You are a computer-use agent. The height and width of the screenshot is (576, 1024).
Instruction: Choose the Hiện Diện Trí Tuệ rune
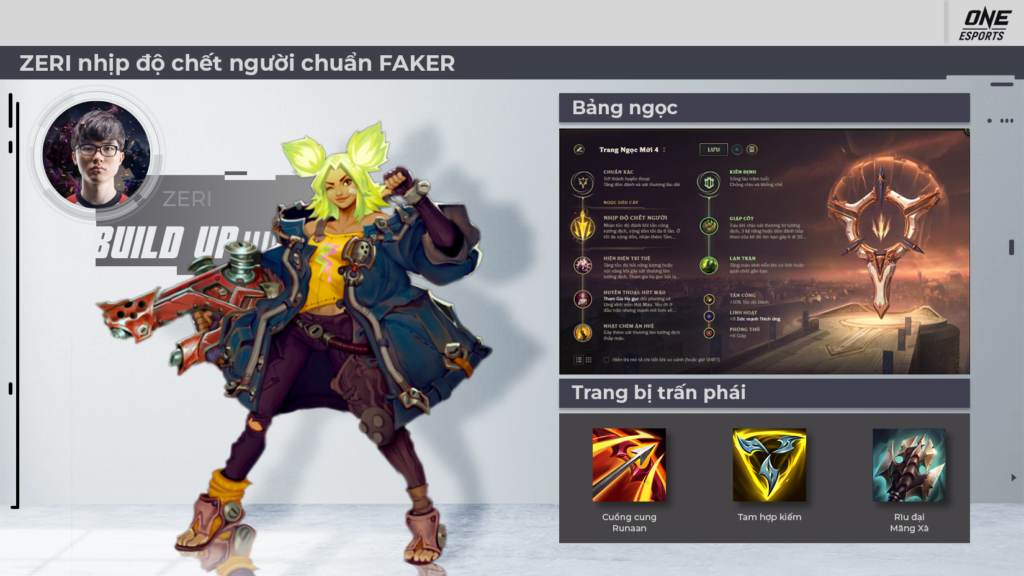tap(582, 265)
